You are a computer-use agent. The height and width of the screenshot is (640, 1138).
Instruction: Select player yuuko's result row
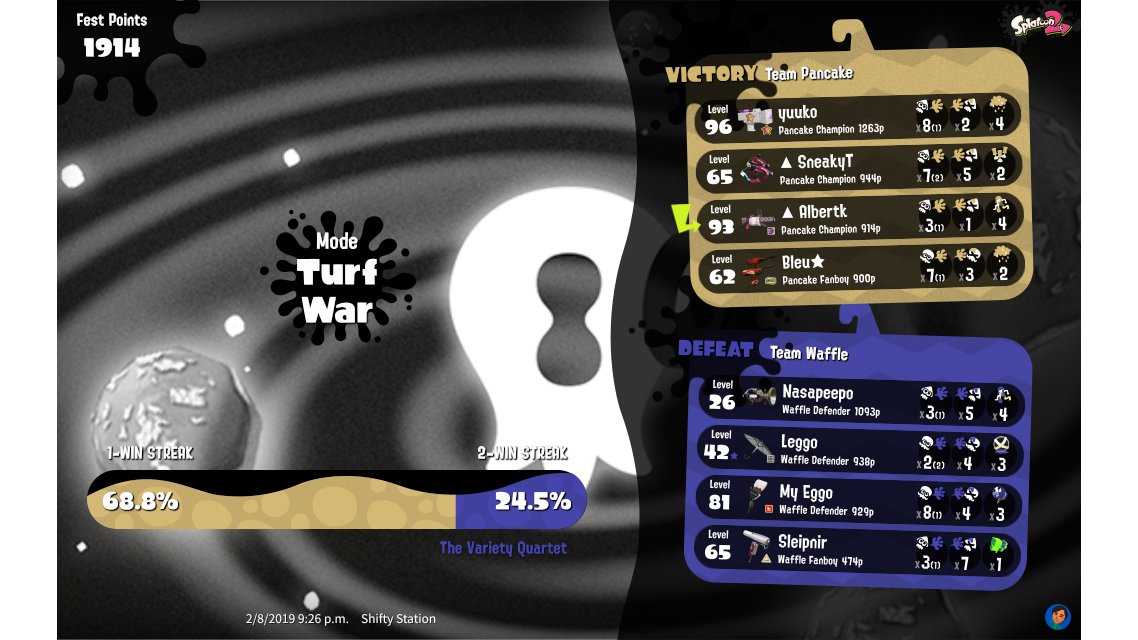pyautogui.click(x=858, y=117)
